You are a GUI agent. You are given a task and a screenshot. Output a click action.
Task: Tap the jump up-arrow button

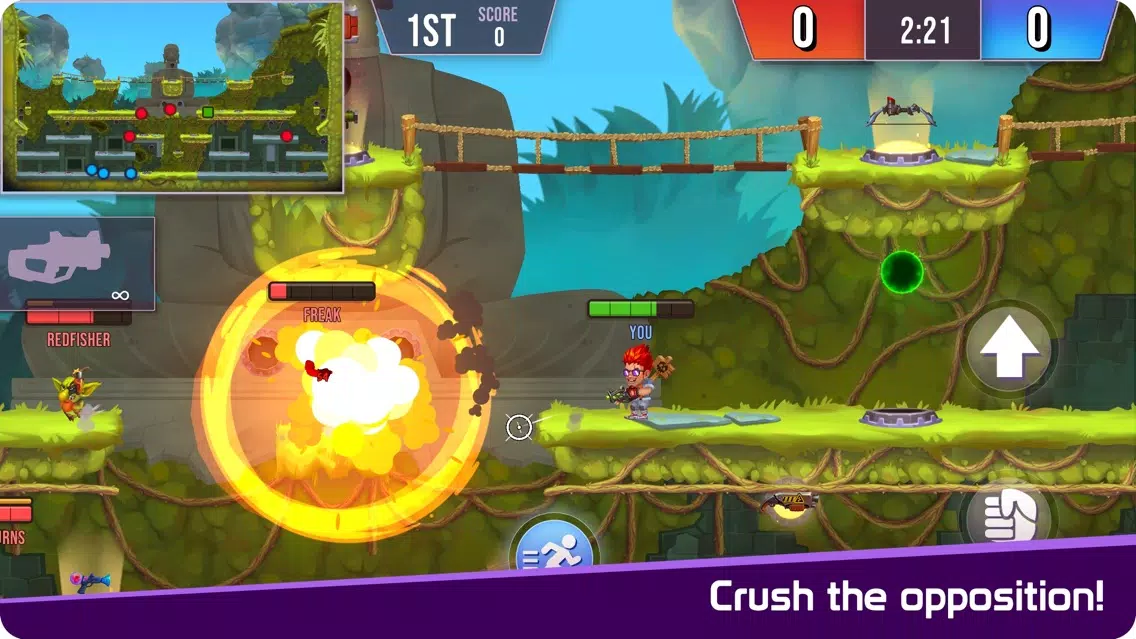(x=1009, y=349)
